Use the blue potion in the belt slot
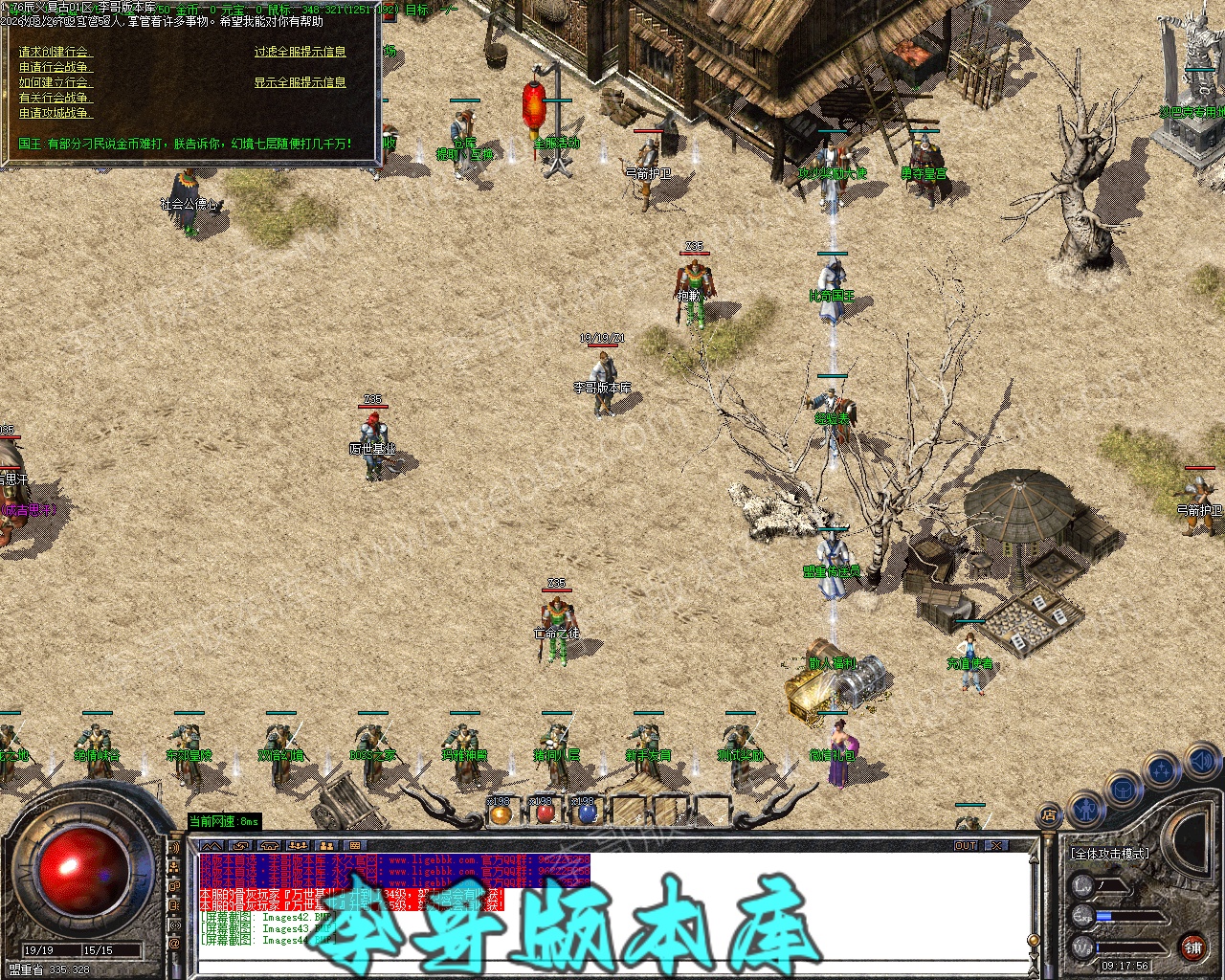 coord(586,814)
